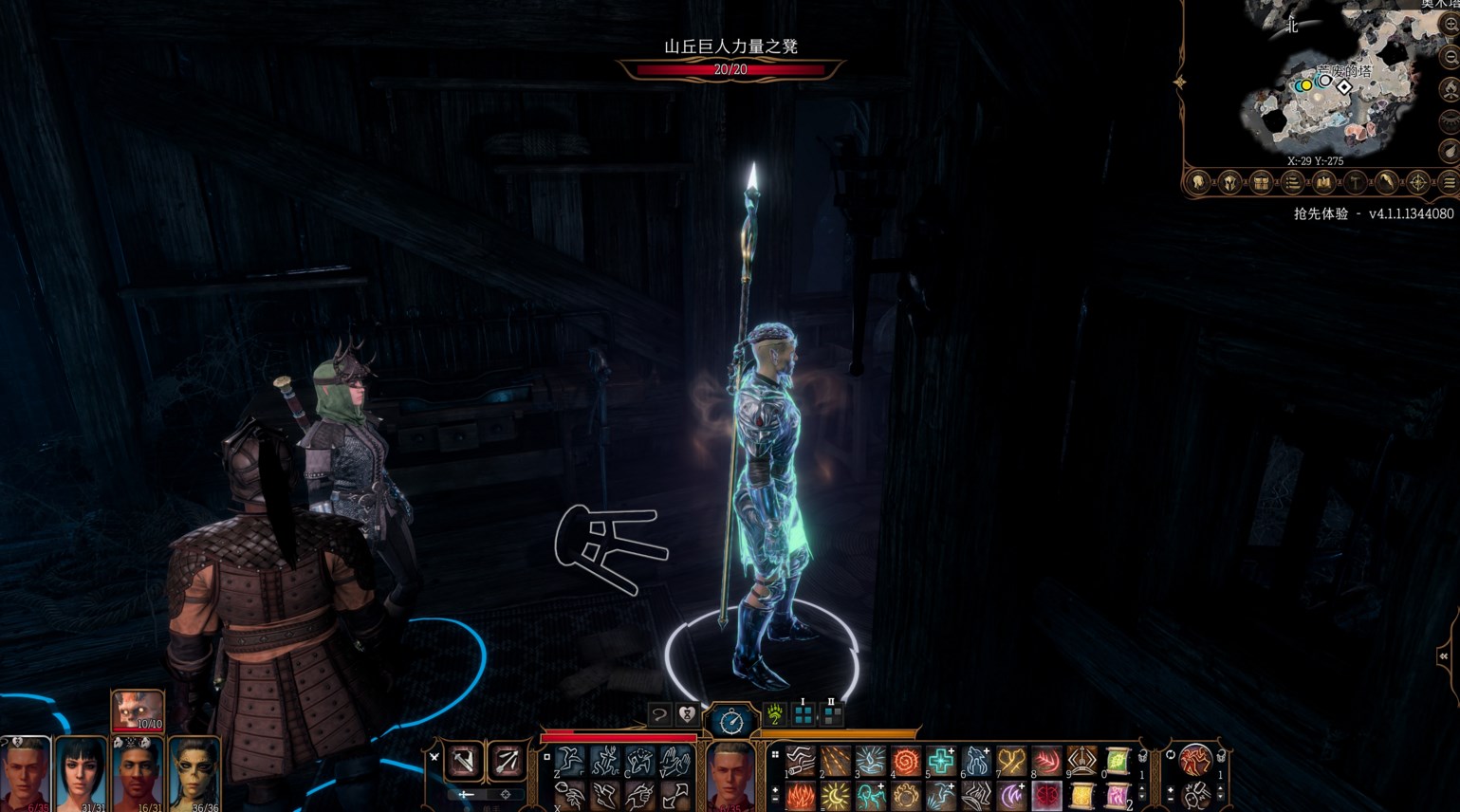Use the green scroll in the hotbar
The height and width of the screenshot is (812, 1460).
coord(1117,761)
